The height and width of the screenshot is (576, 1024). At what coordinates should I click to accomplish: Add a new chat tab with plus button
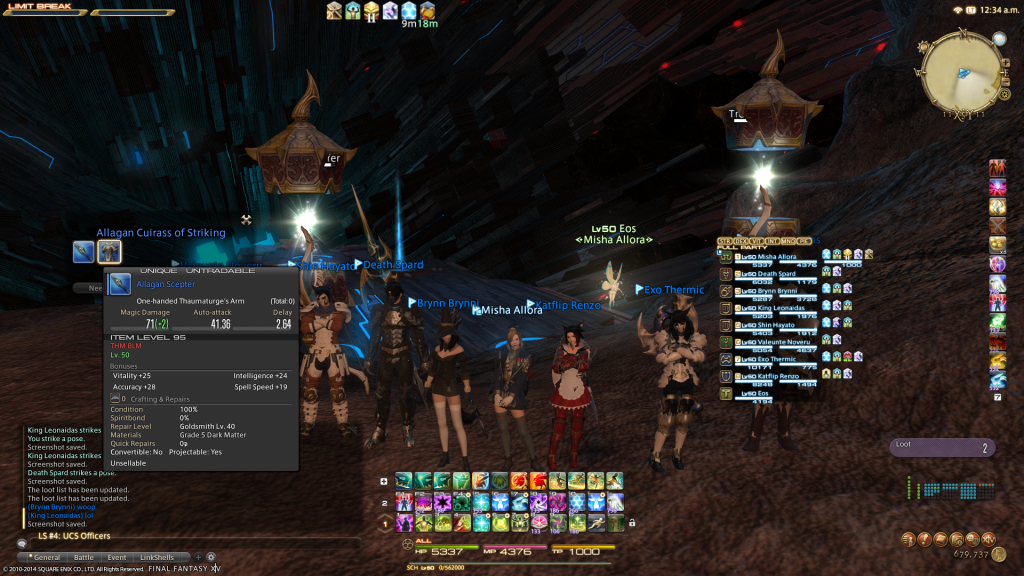[197, 557]
